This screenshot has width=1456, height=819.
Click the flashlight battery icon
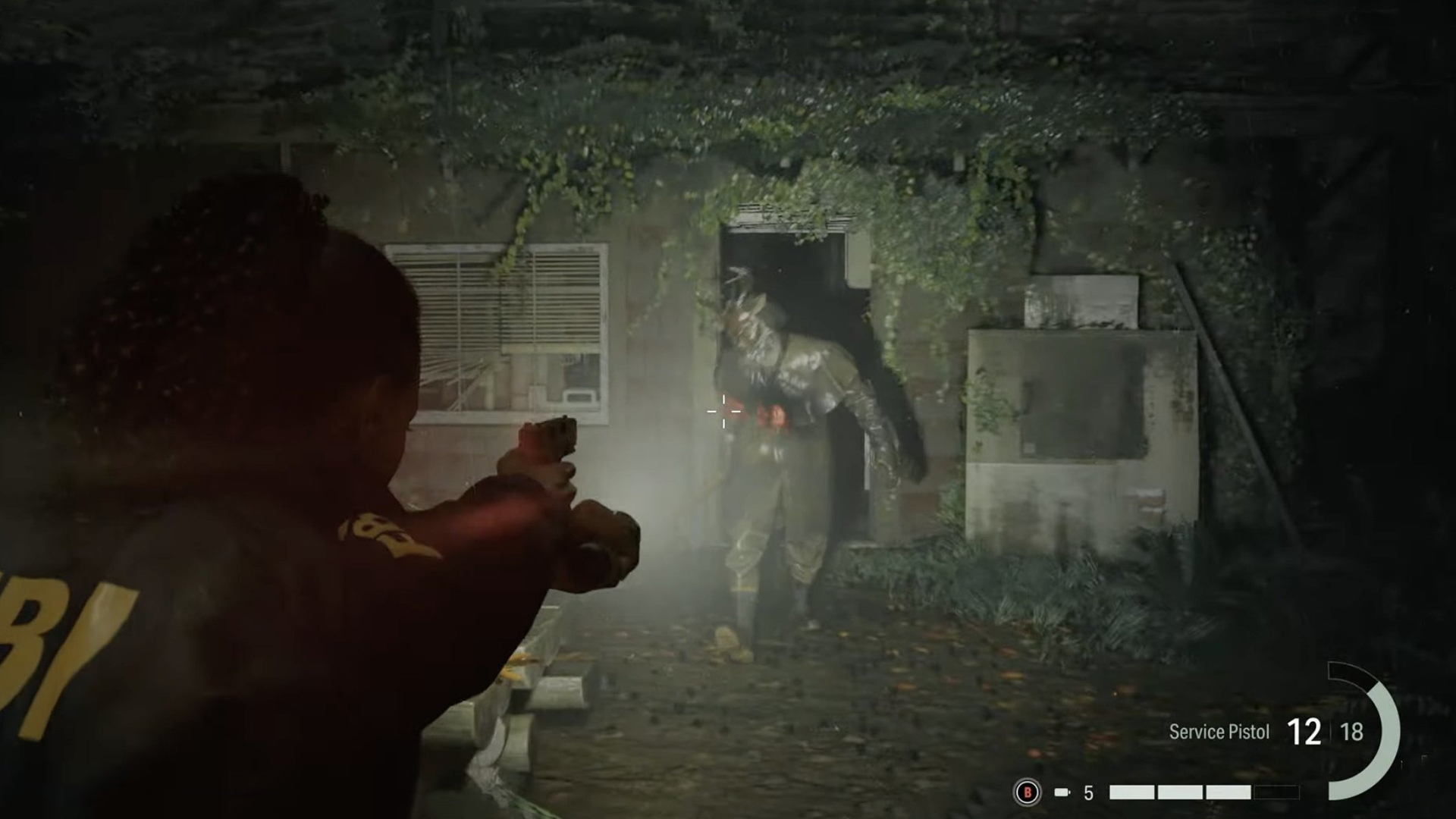(1062, 792)
